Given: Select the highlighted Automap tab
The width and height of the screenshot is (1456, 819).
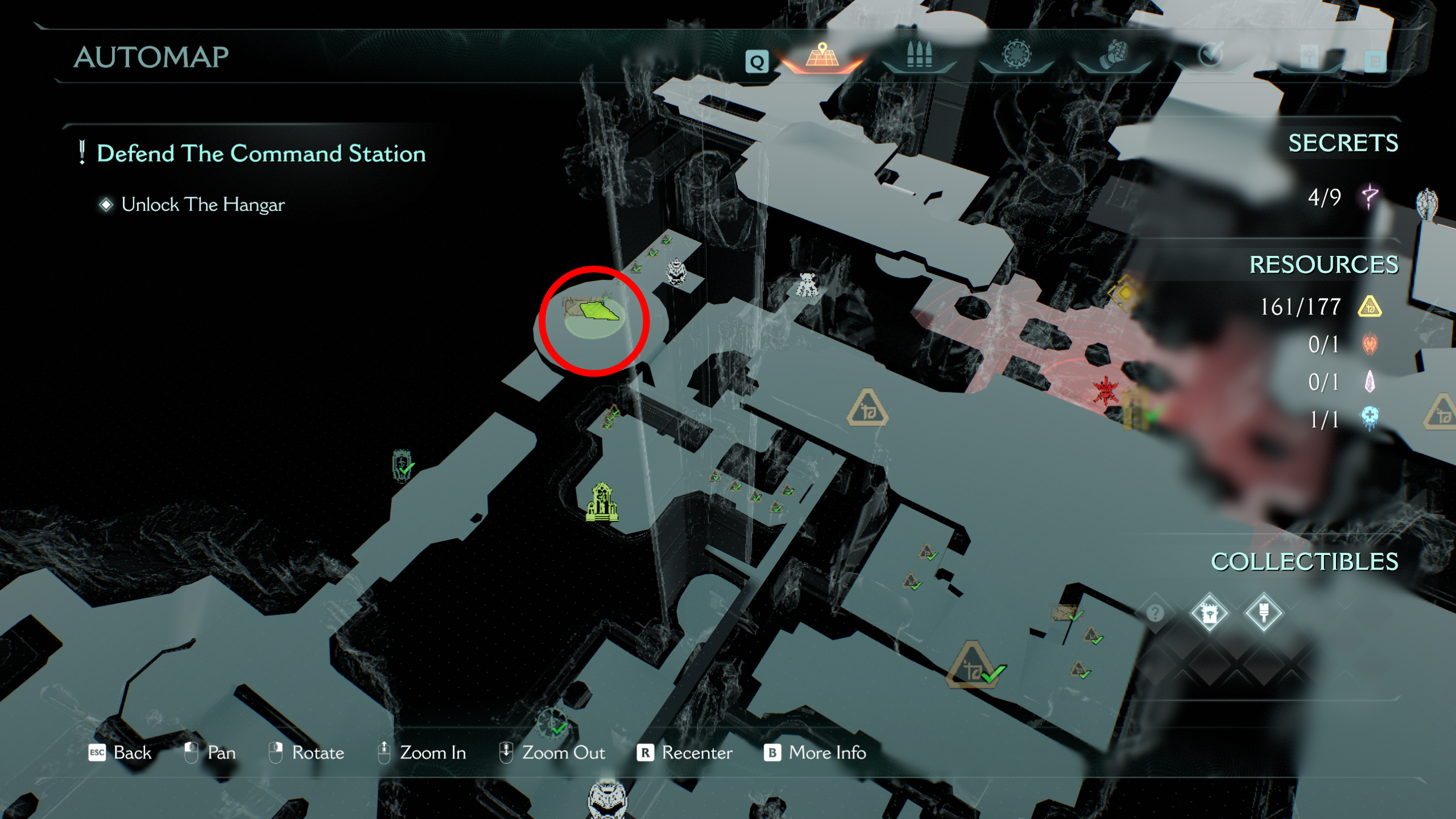Looking at the screenshot, I should [x=822, y=57].
